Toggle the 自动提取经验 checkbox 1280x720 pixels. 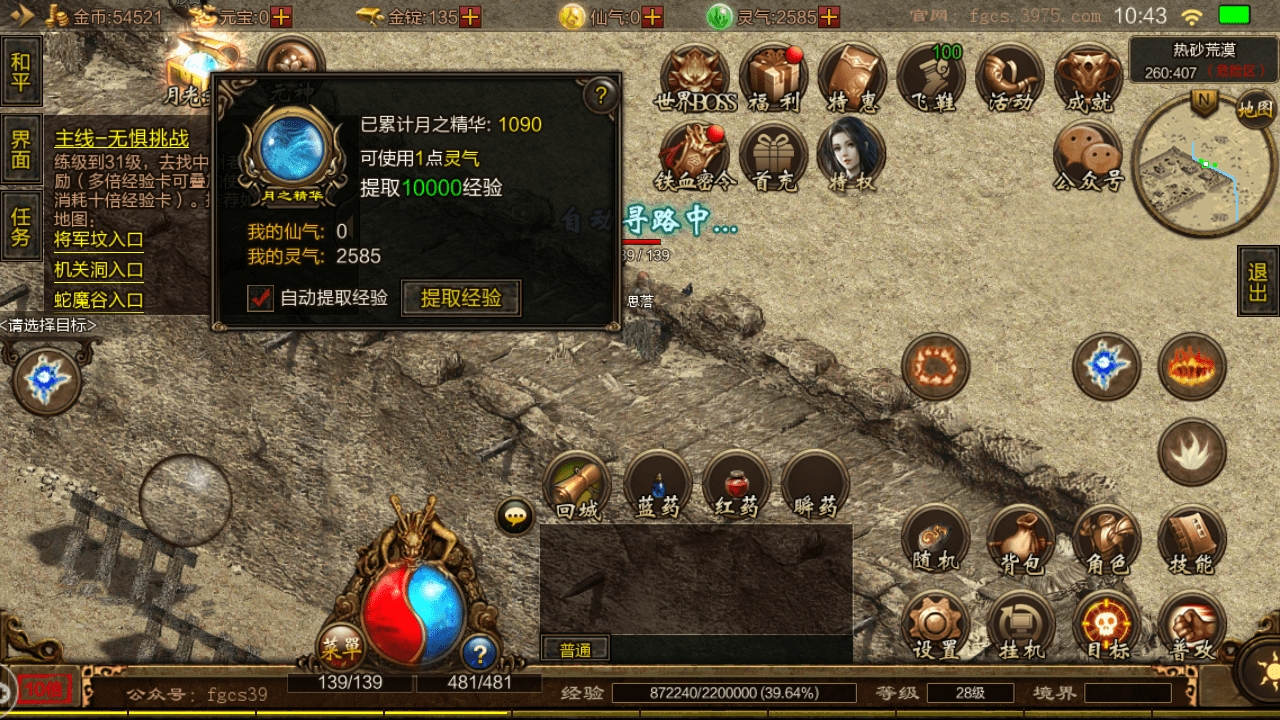261,298
